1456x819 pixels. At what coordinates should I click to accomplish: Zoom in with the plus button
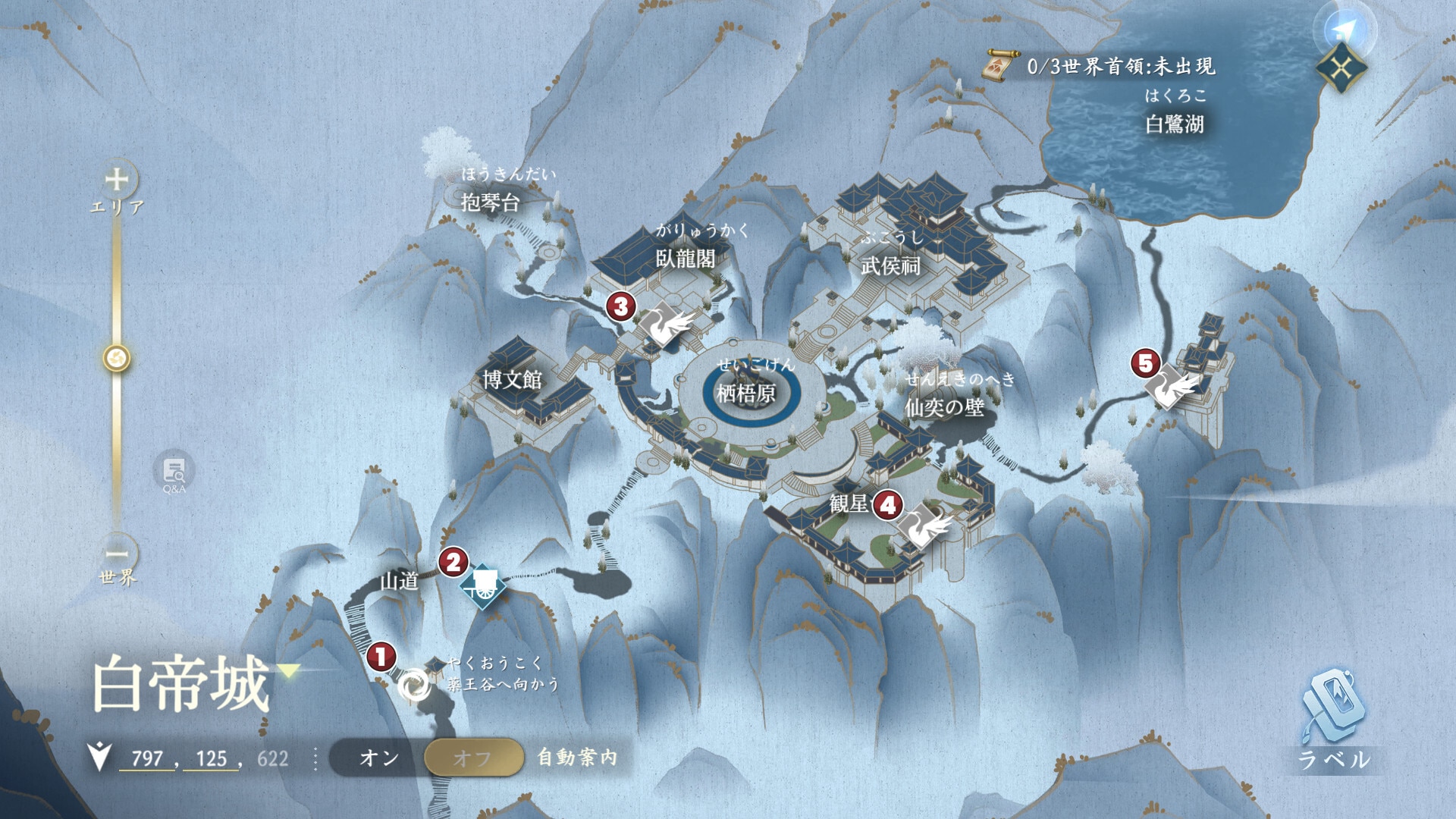pyautogui.click(x=117, y=180)
